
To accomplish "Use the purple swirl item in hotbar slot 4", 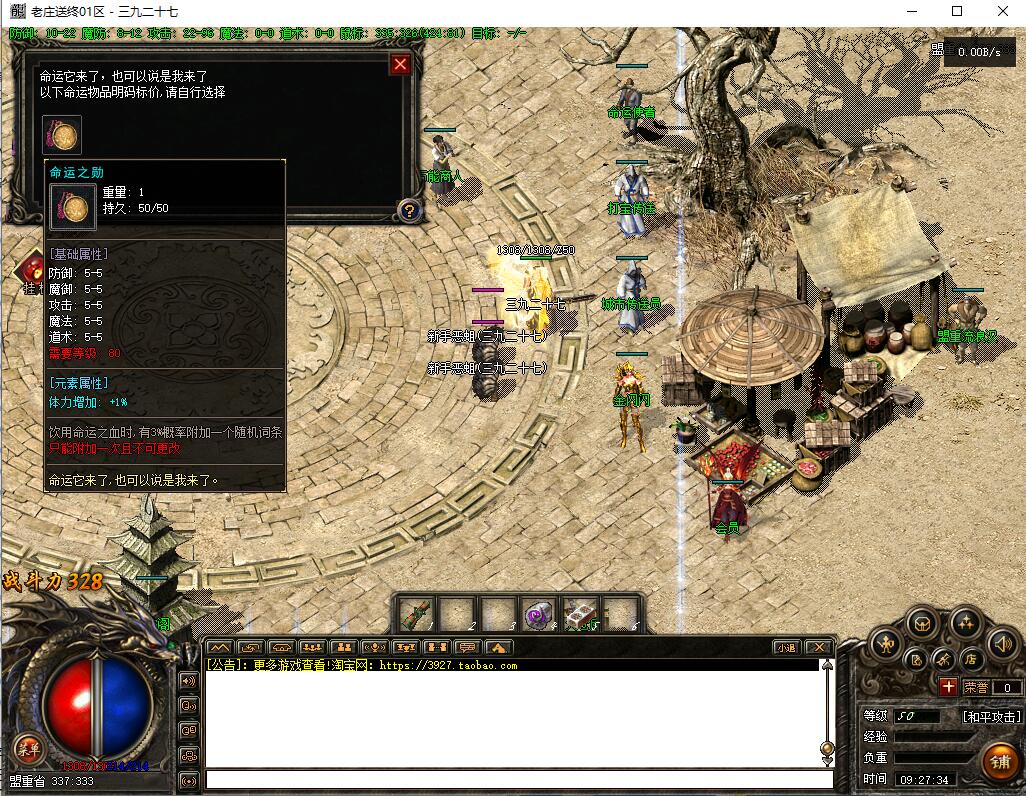I will [539, 614].
